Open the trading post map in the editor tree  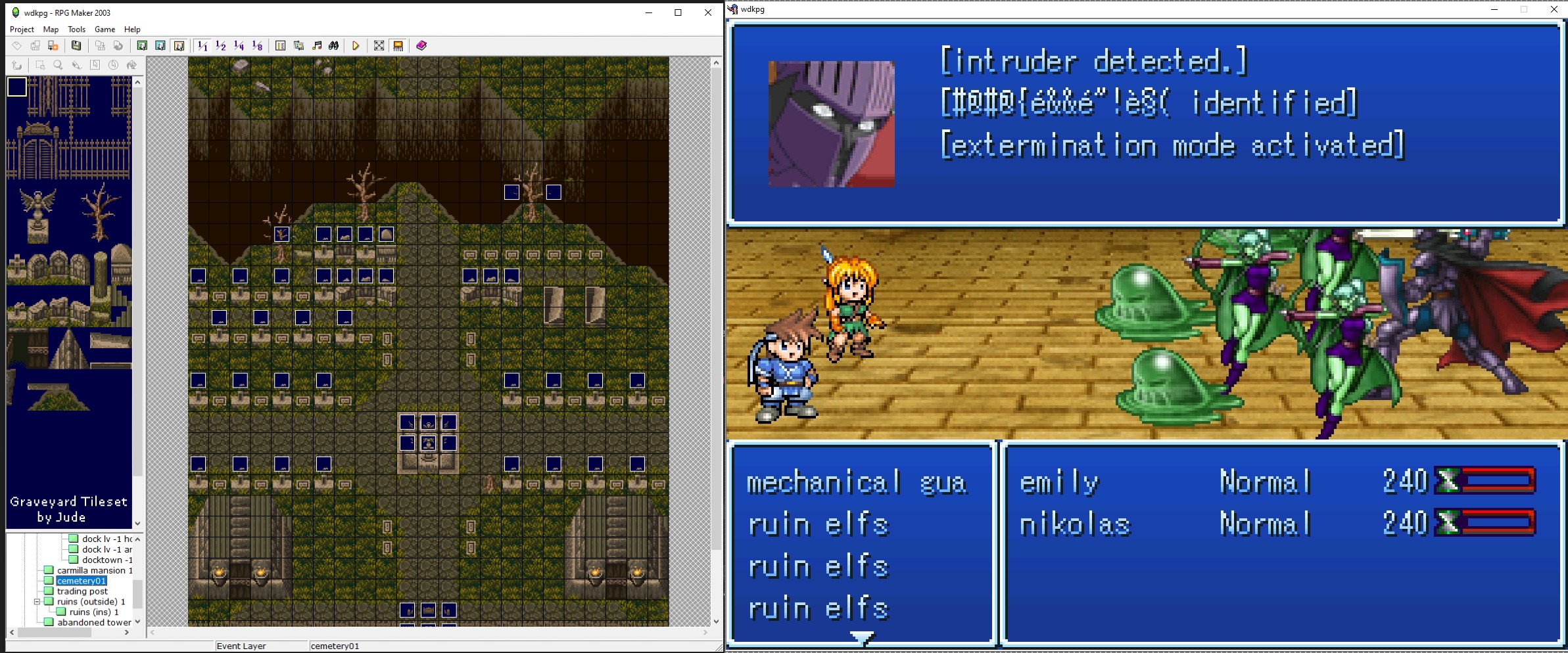tap(82, 591)
